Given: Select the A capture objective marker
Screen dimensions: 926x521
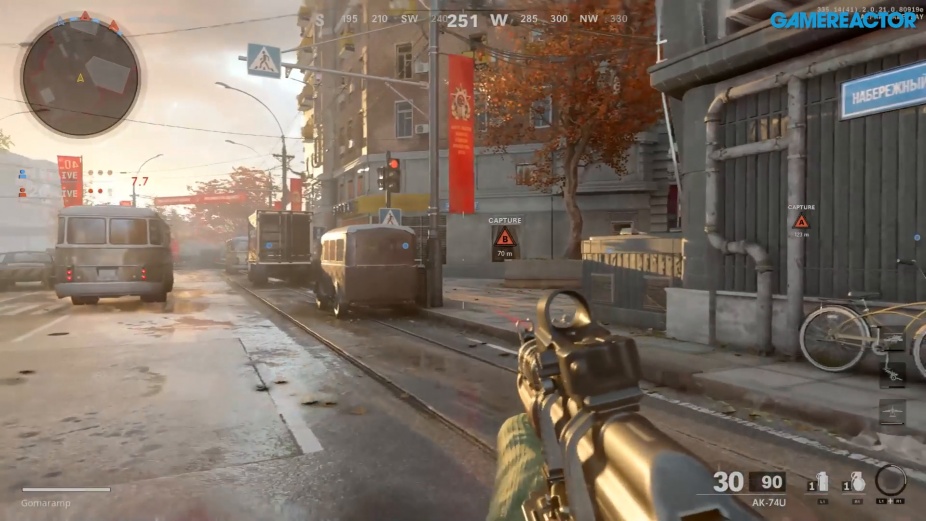Looking at the screenshot, I should click(801, 222).
